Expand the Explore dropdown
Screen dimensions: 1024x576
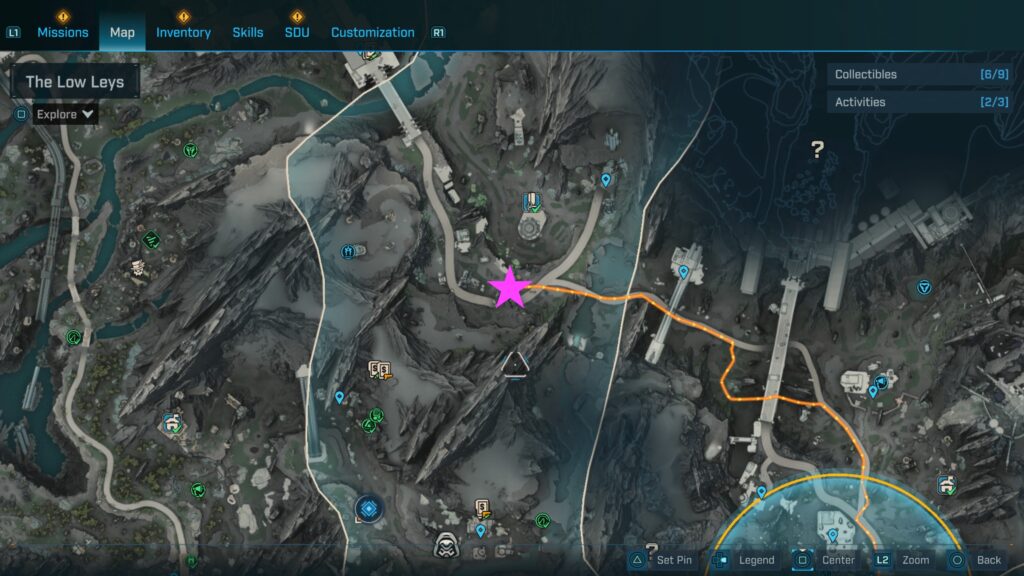pos(65,114)
